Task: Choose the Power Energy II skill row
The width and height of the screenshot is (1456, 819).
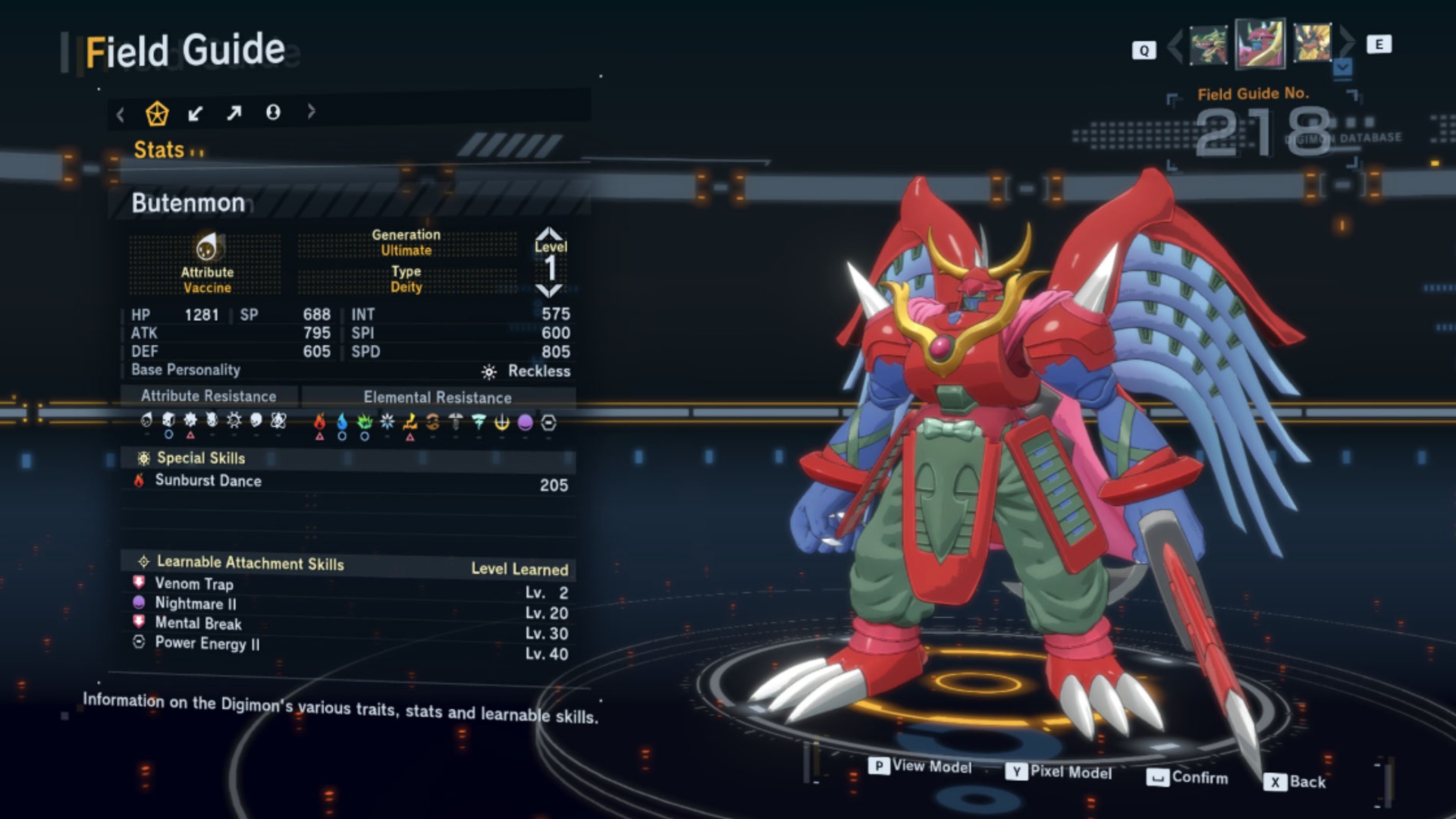Action: (207, 644)
